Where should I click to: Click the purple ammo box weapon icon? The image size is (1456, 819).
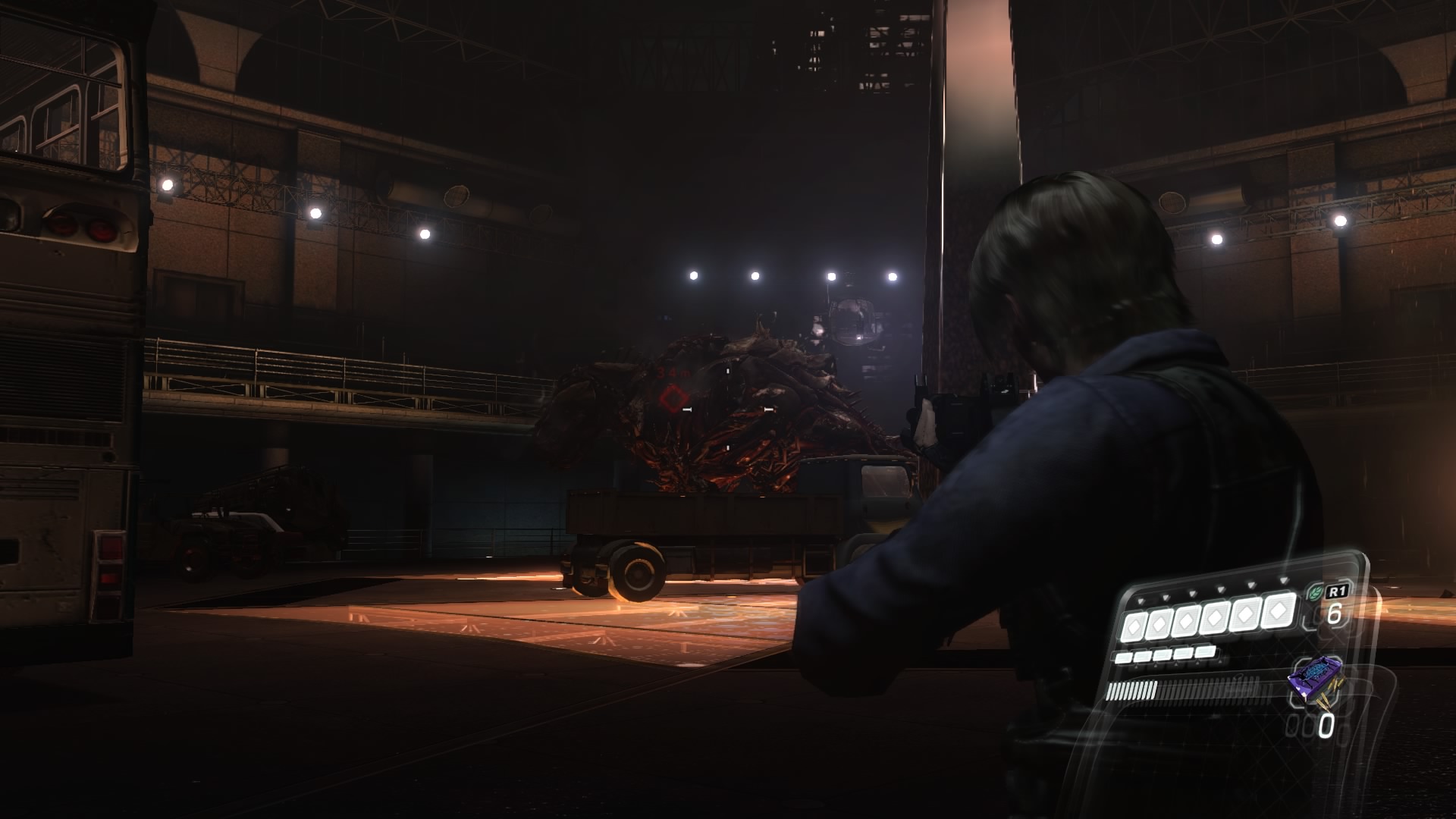[x=1315, y=677]
